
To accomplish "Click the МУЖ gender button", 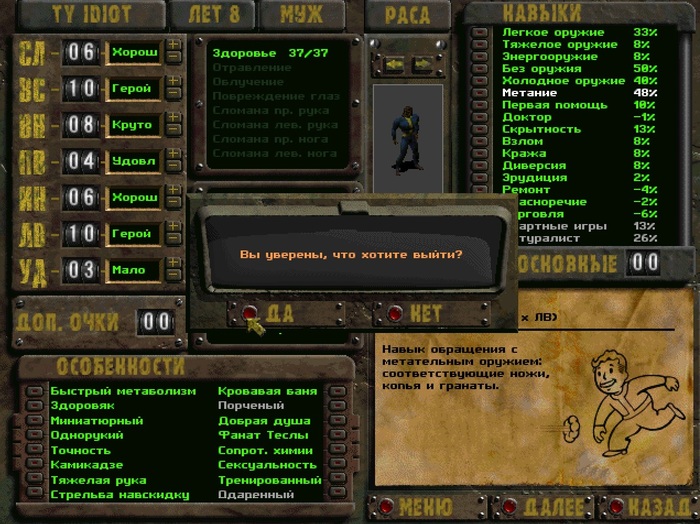I will (x=301, y=15).
